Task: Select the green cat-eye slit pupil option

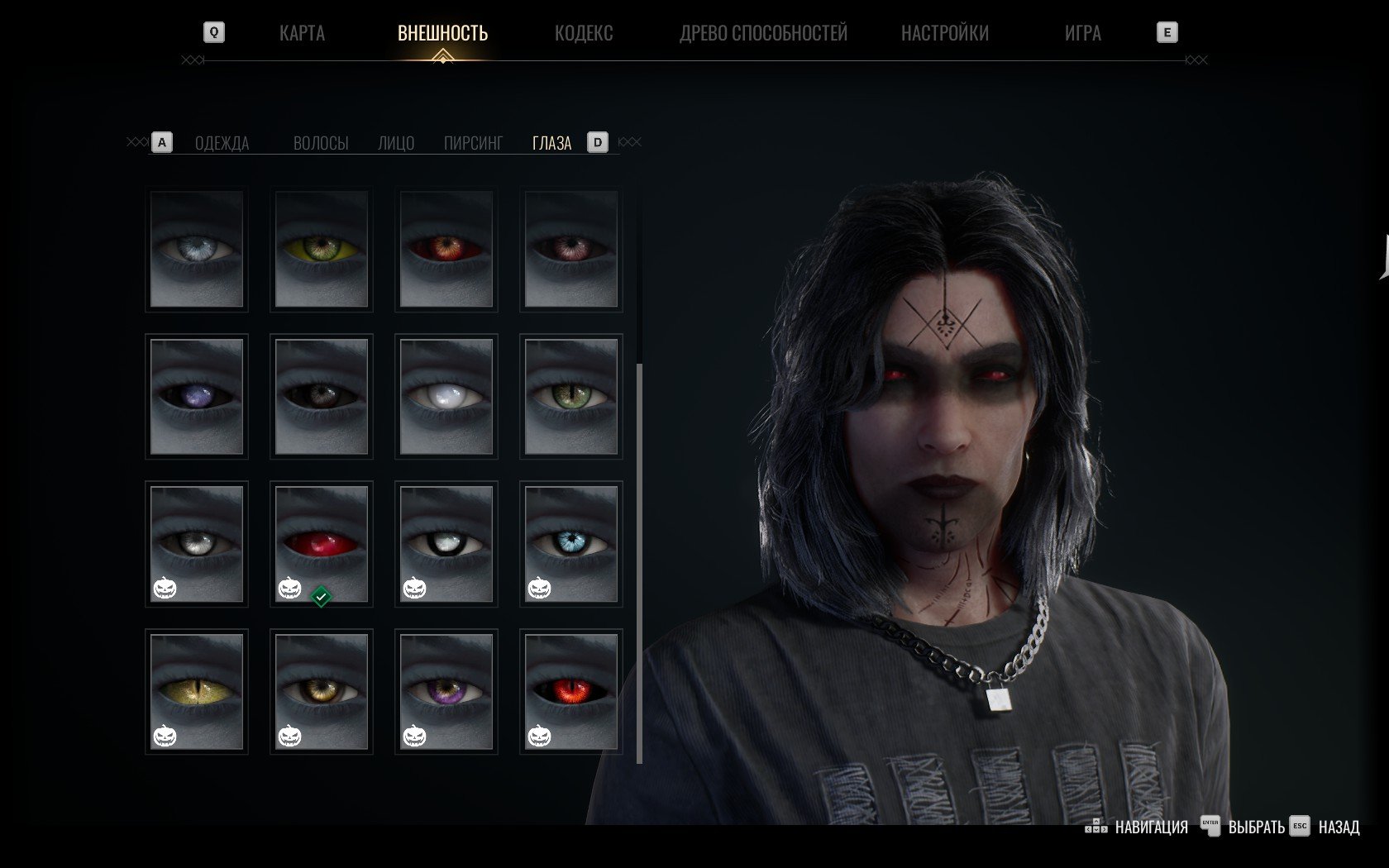Action: (571, 397)
